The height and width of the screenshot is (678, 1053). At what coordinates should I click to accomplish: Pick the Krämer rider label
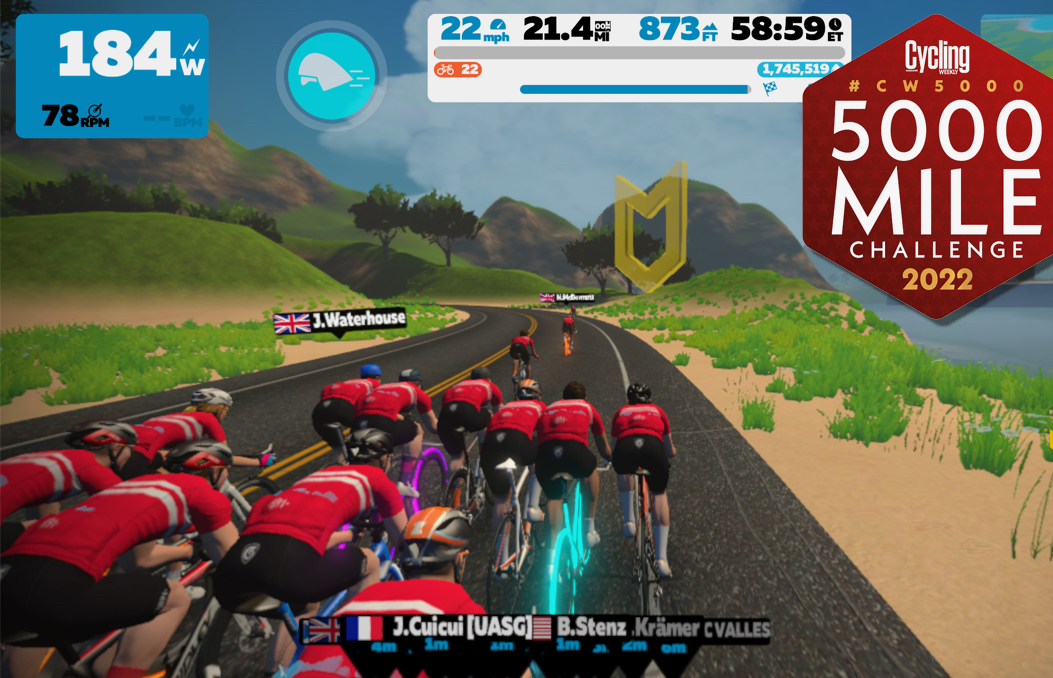(667, 628)
